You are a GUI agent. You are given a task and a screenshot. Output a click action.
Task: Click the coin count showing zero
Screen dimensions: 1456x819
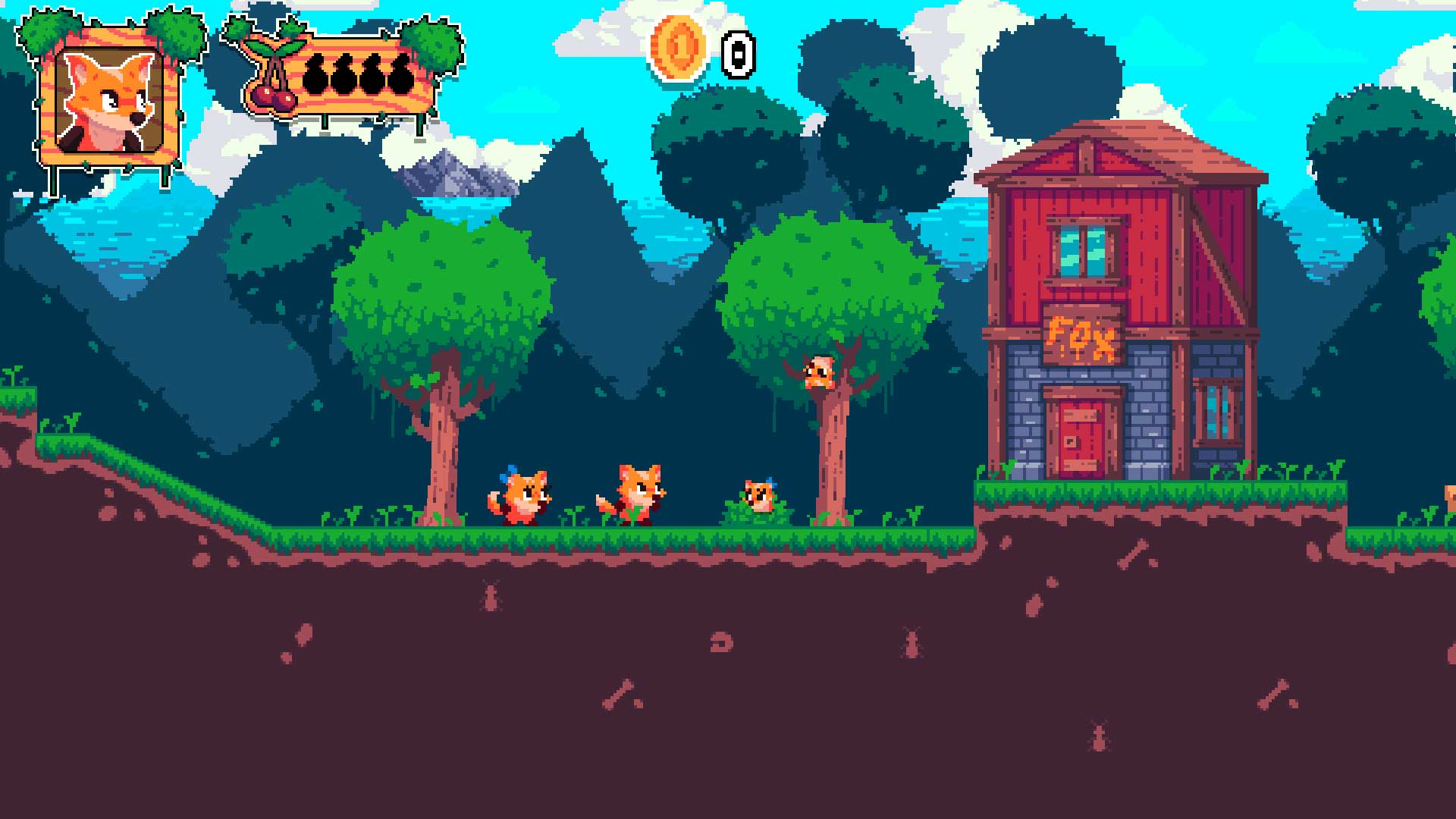[737, 52]
